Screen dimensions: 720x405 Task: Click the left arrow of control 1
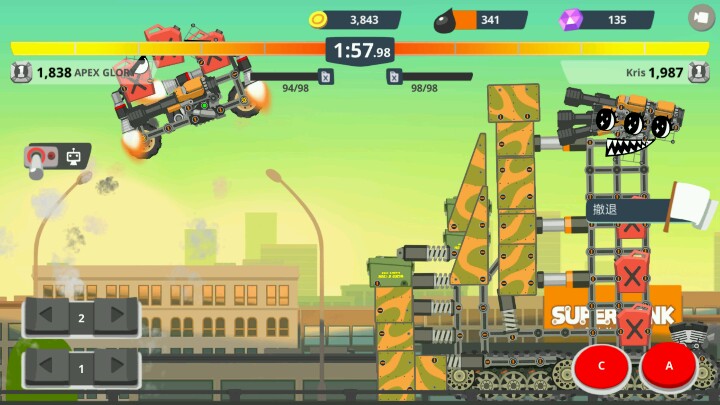(48, 368)
